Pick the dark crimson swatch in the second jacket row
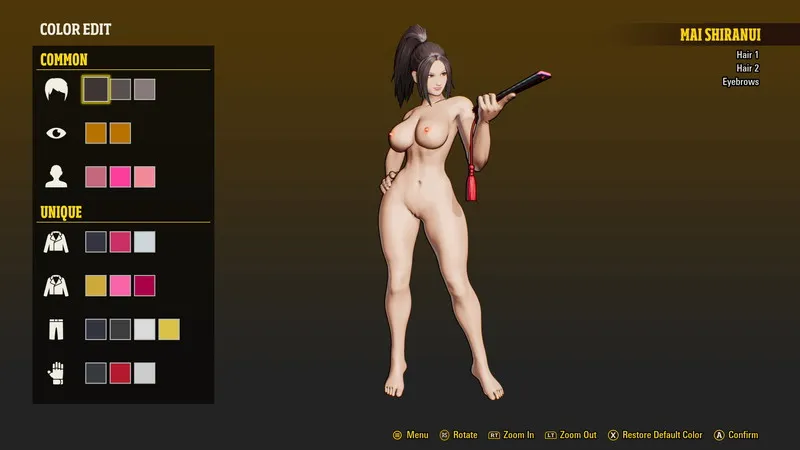 coord(144,285)
